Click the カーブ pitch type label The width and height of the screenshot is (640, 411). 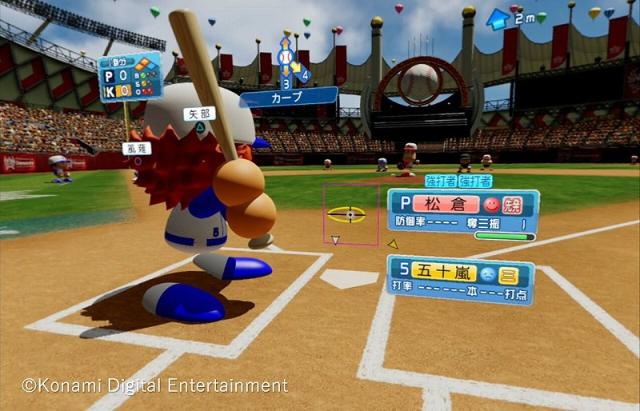pos(288,98)
